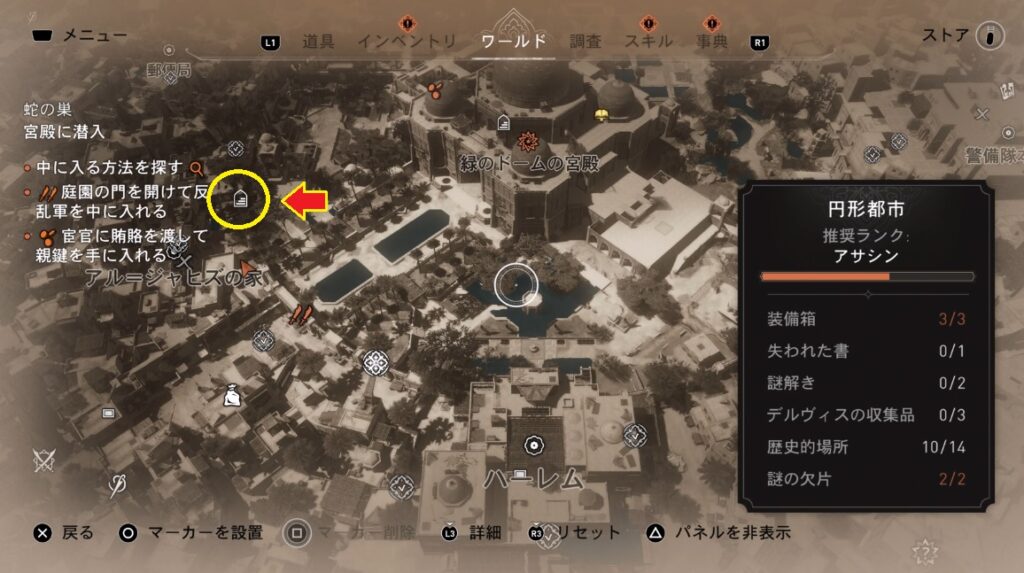Open the メニュー in the corner

tap(79, 36)
